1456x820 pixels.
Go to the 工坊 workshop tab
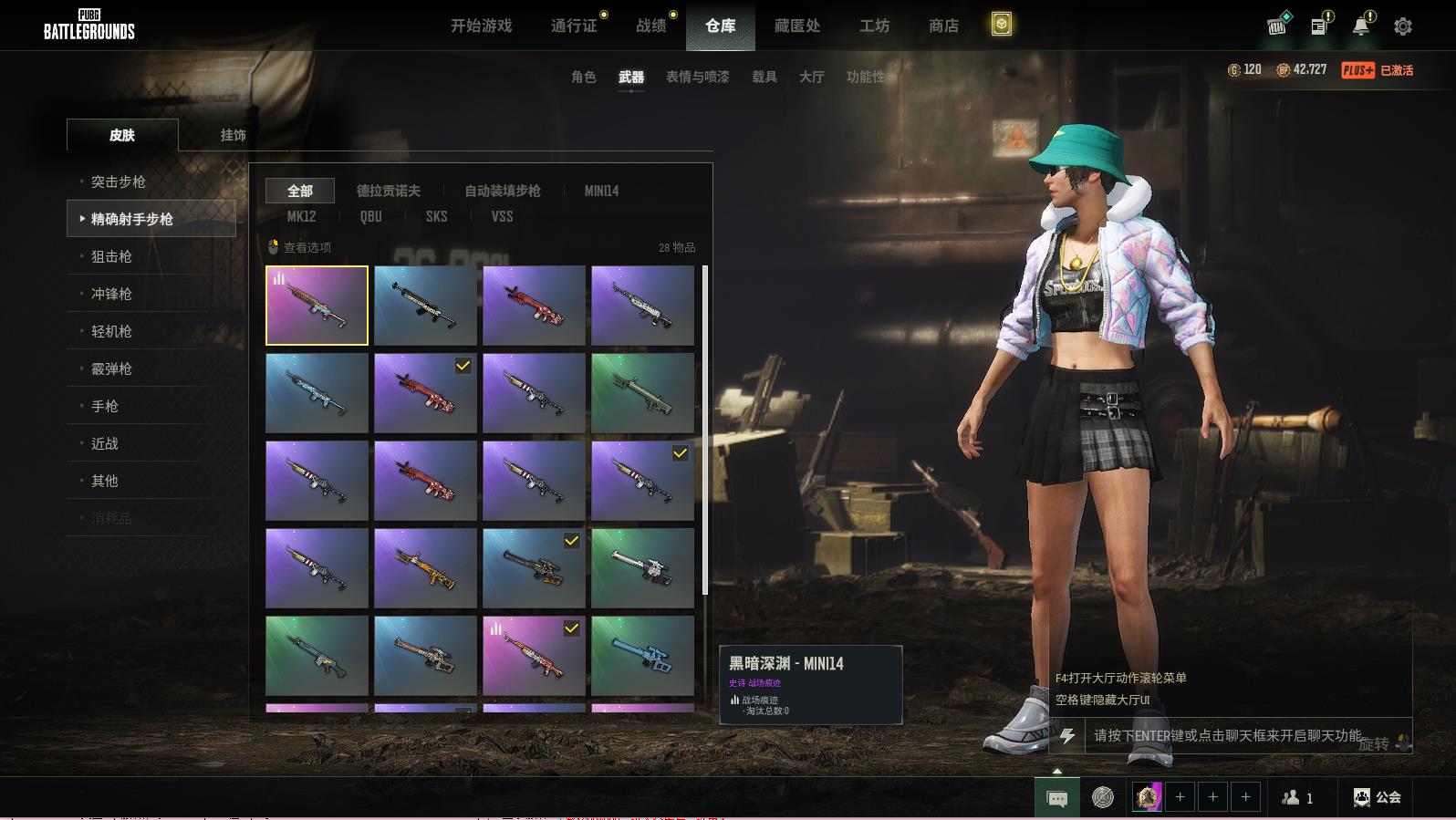click(874, 26)
